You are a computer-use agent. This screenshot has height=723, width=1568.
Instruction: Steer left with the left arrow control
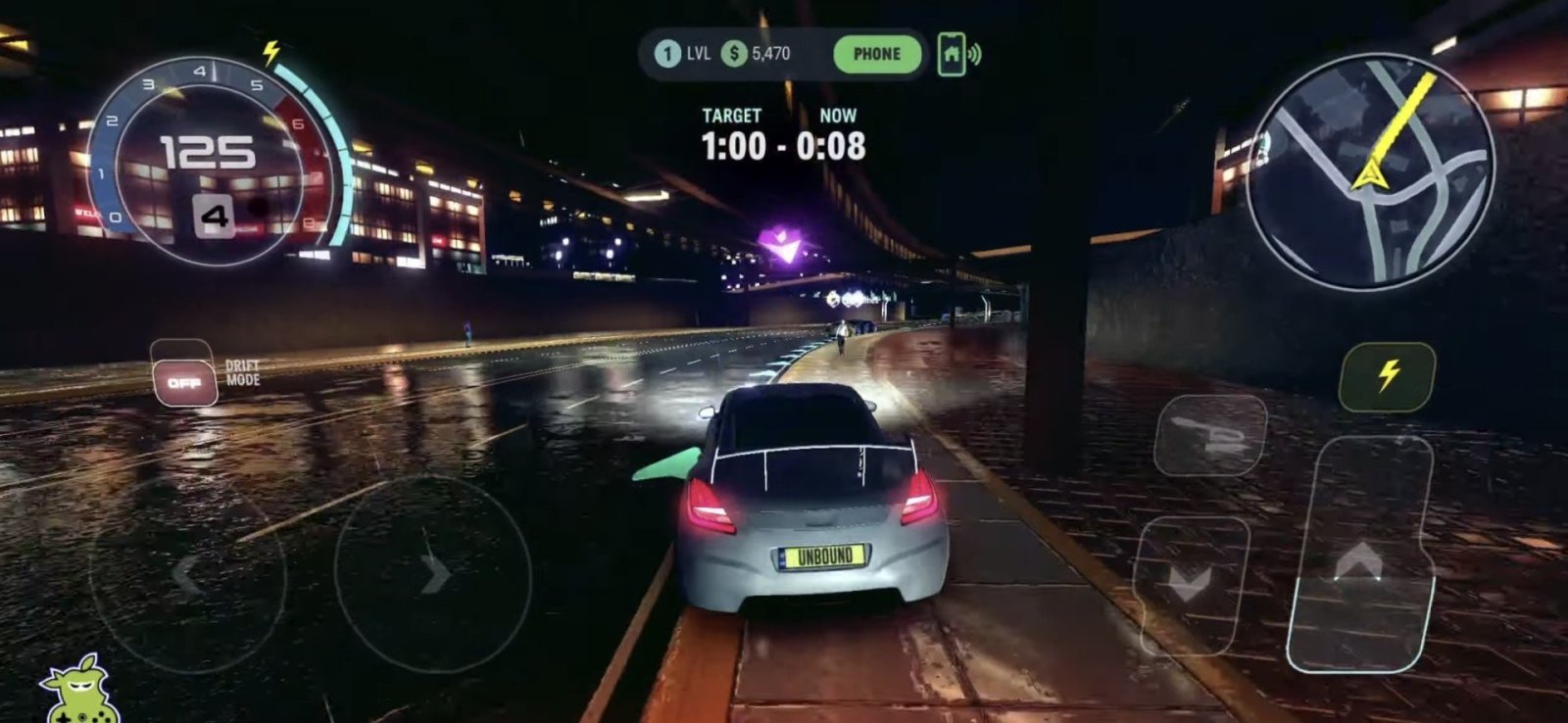point(186,576)
